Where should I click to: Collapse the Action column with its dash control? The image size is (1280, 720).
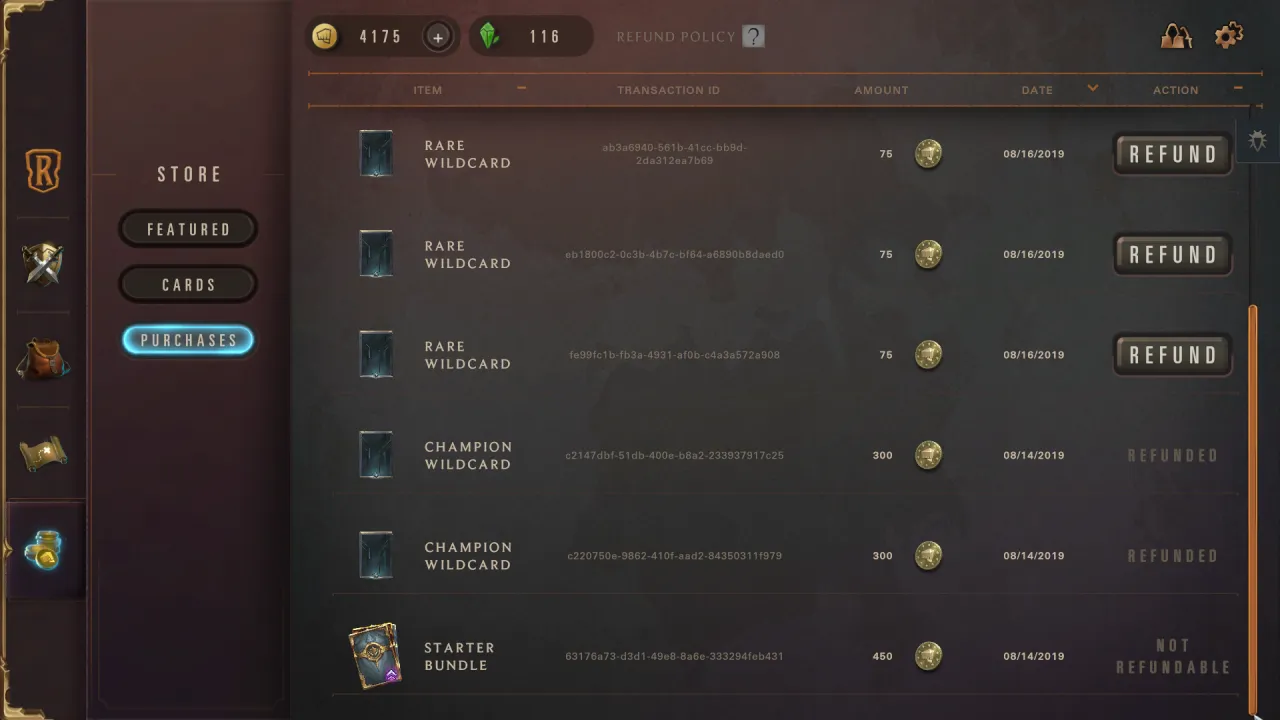[1238, 88]
